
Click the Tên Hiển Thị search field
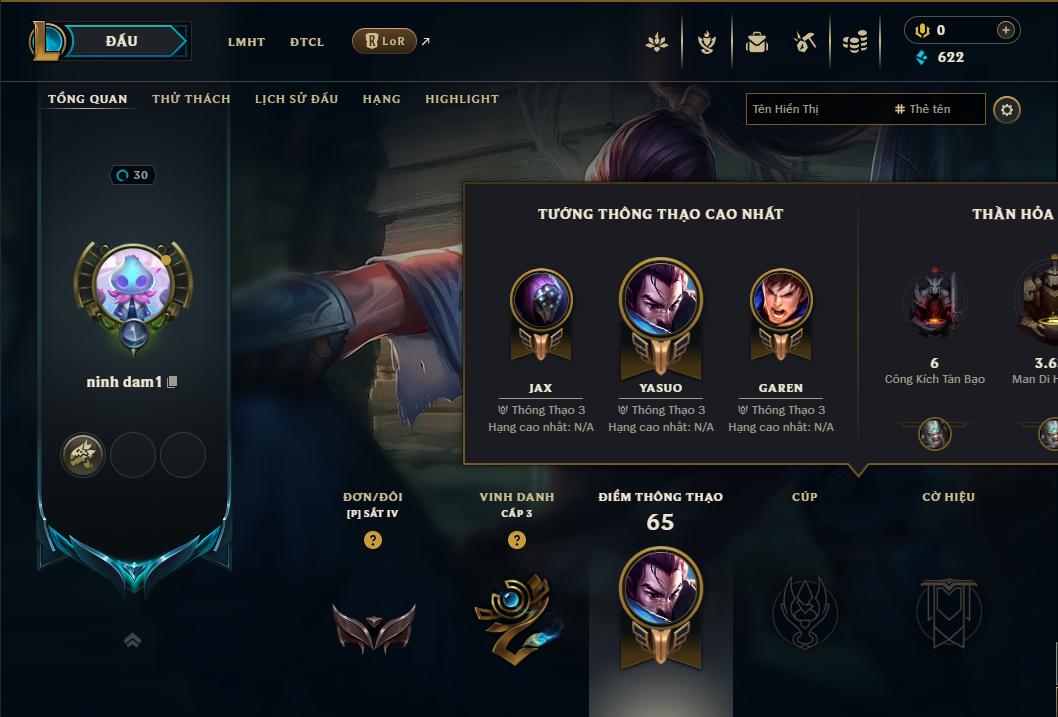point(815,109)
